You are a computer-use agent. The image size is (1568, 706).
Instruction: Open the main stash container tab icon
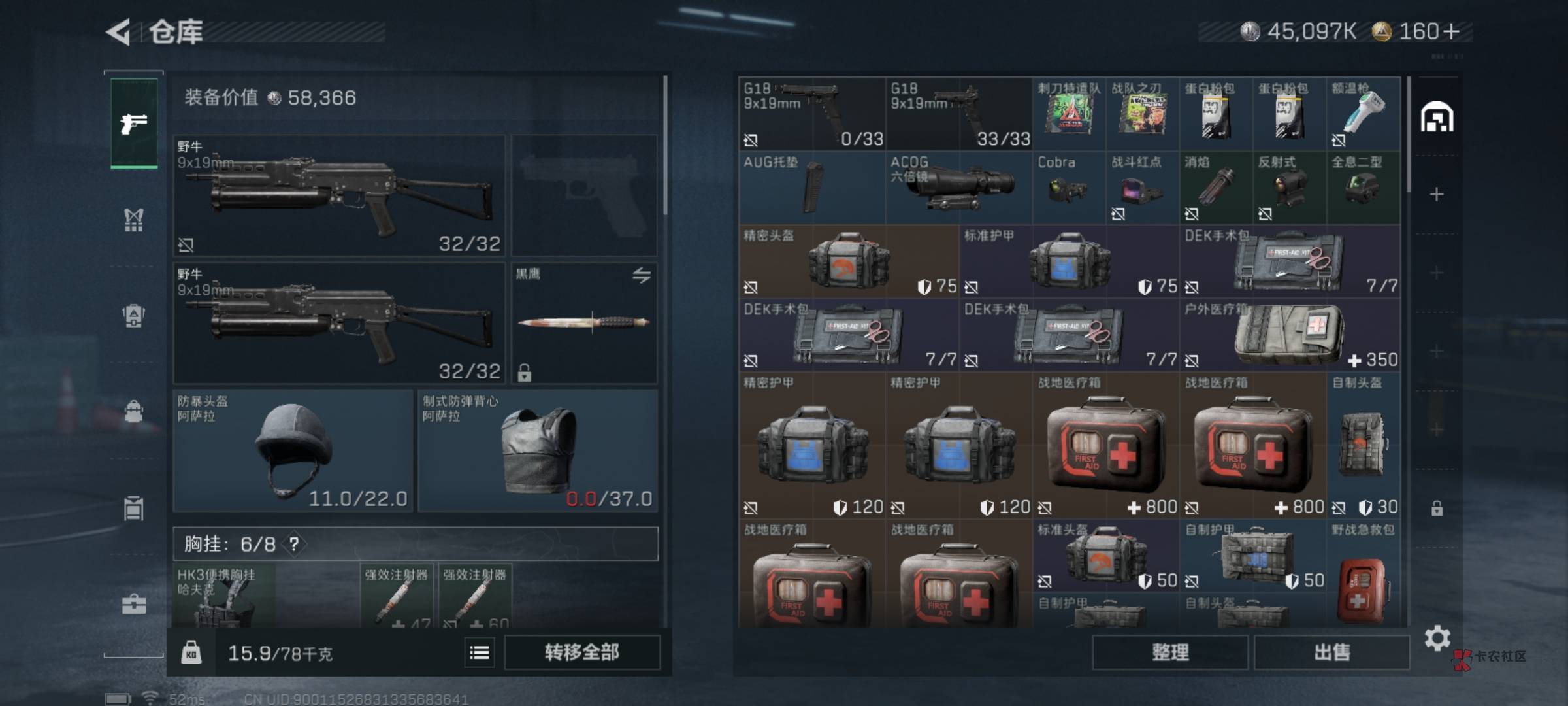[1437, 118]
